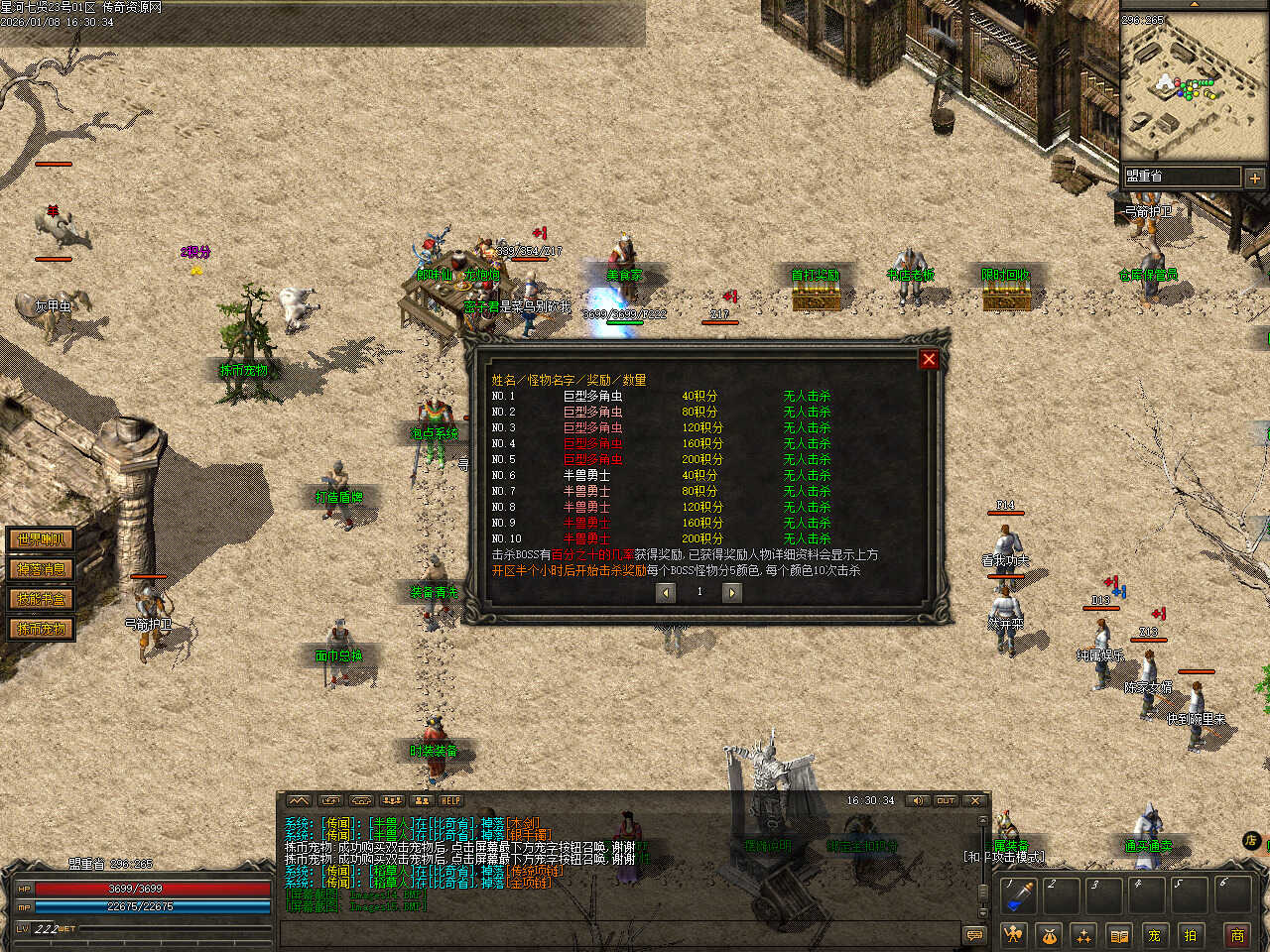Open the 技能书盒 skill book box
The height and width of the screenshot is (952, 1270).
coord(41,599)
